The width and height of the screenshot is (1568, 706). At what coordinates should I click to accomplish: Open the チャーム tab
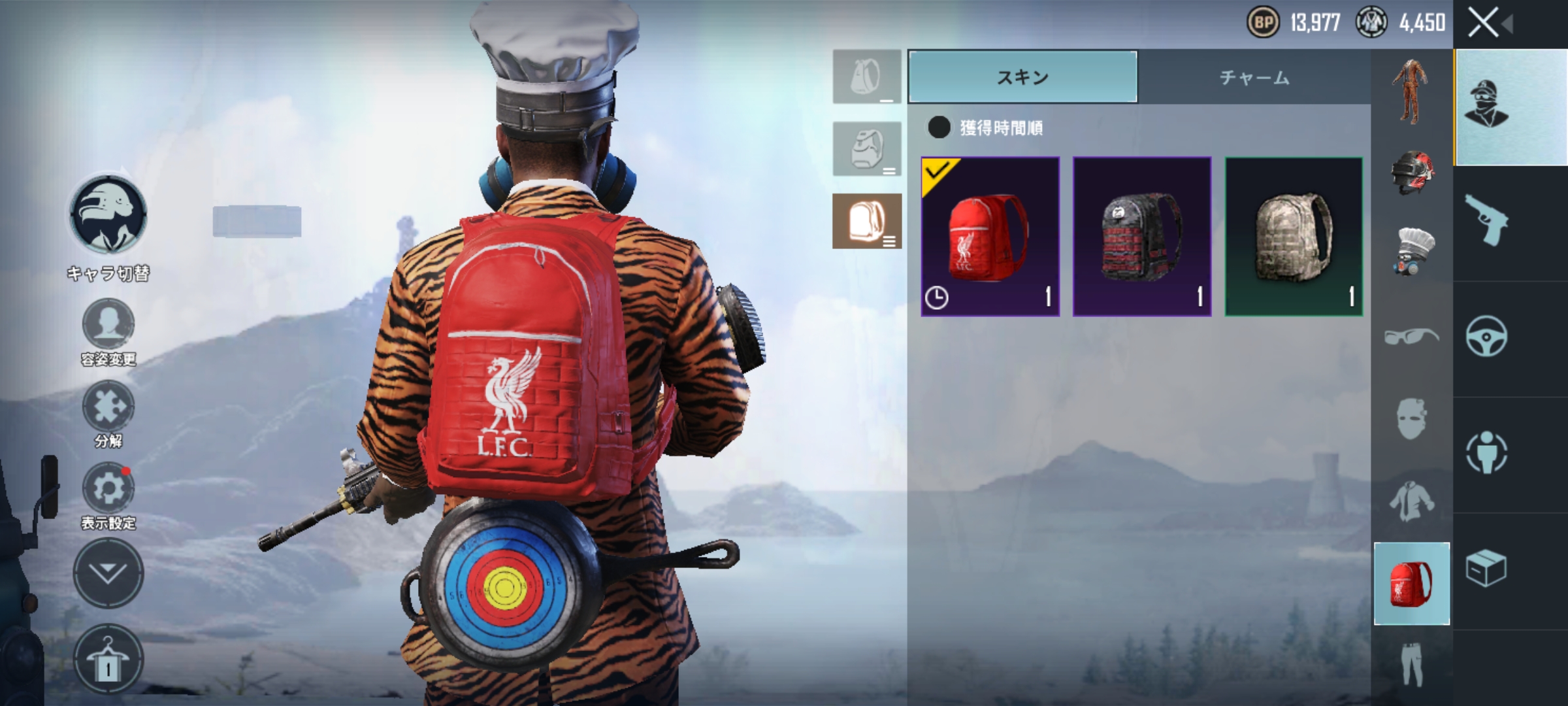pos(1254,77)
